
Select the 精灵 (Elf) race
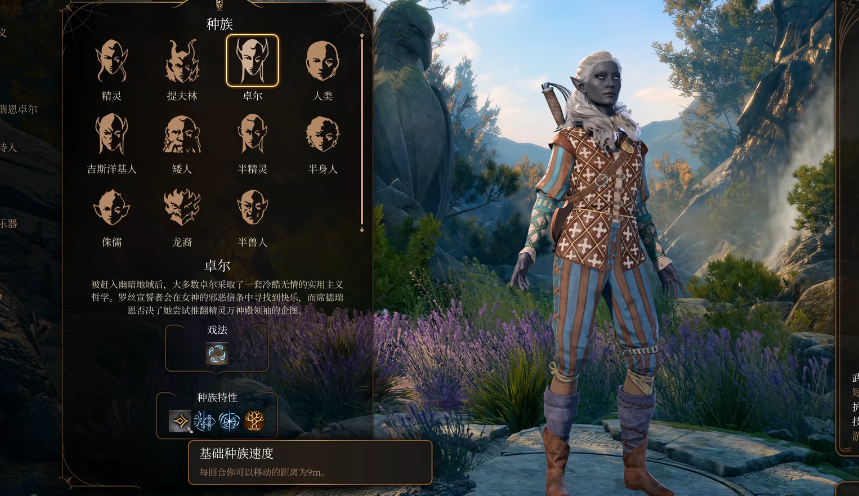point(111,62)
